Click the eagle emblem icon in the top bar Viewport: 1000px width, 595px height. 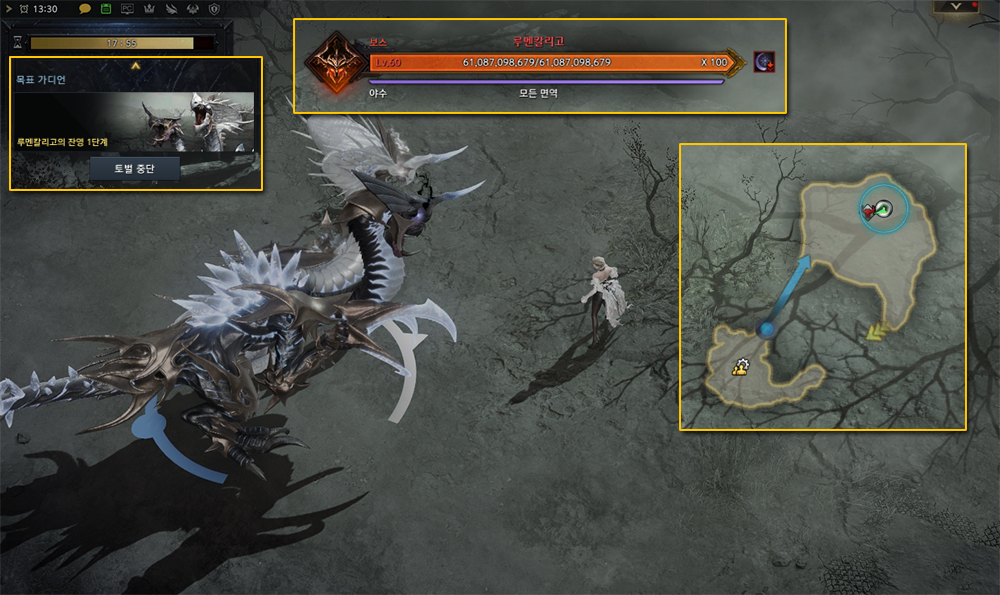[x=191, y=8]
